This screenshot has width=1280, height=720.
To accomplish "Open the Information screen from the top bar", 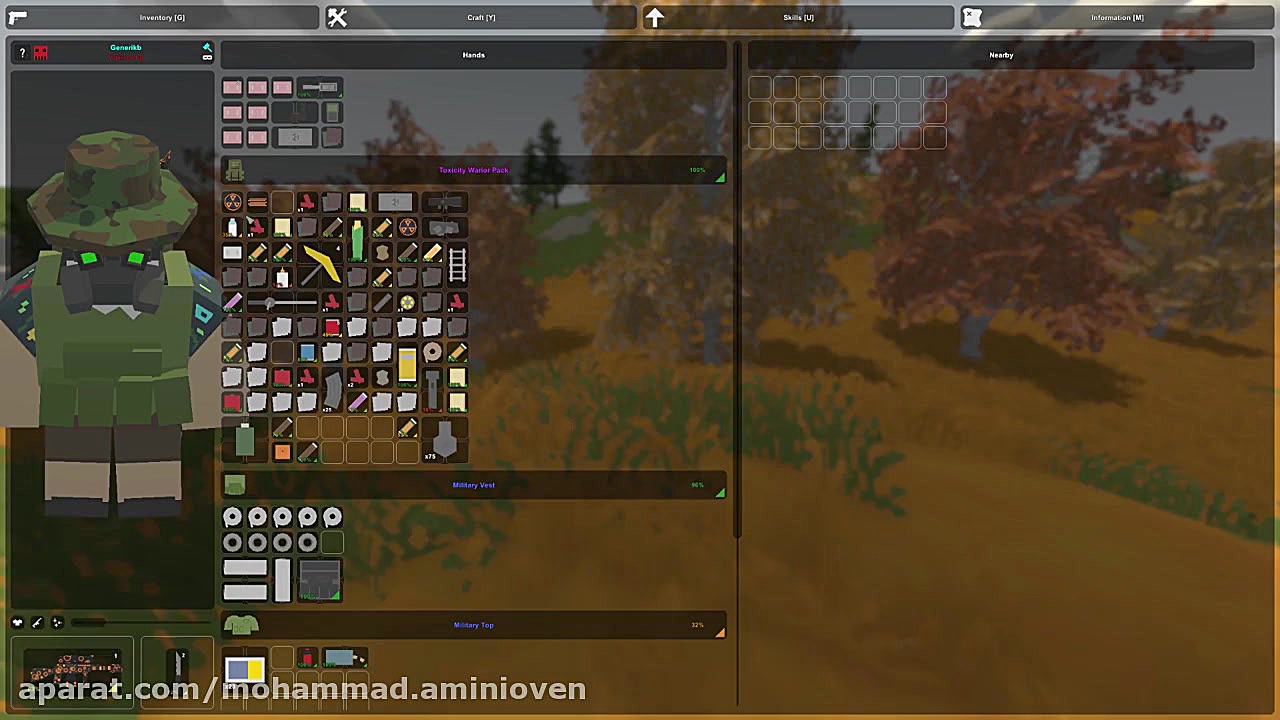I will (1116, 17).
